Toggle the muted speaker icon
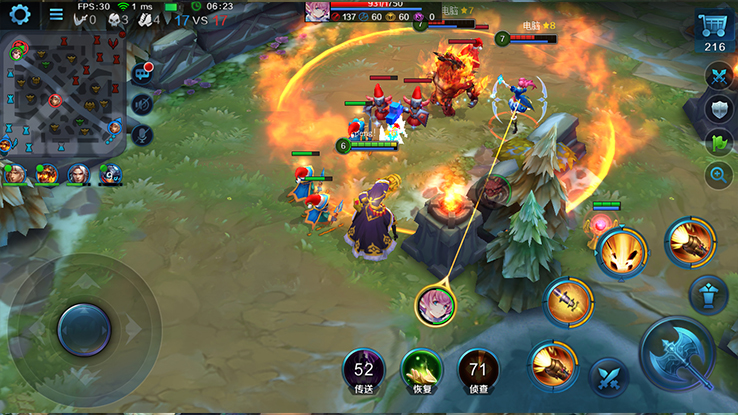738x415 pixels. pos(142,104)
